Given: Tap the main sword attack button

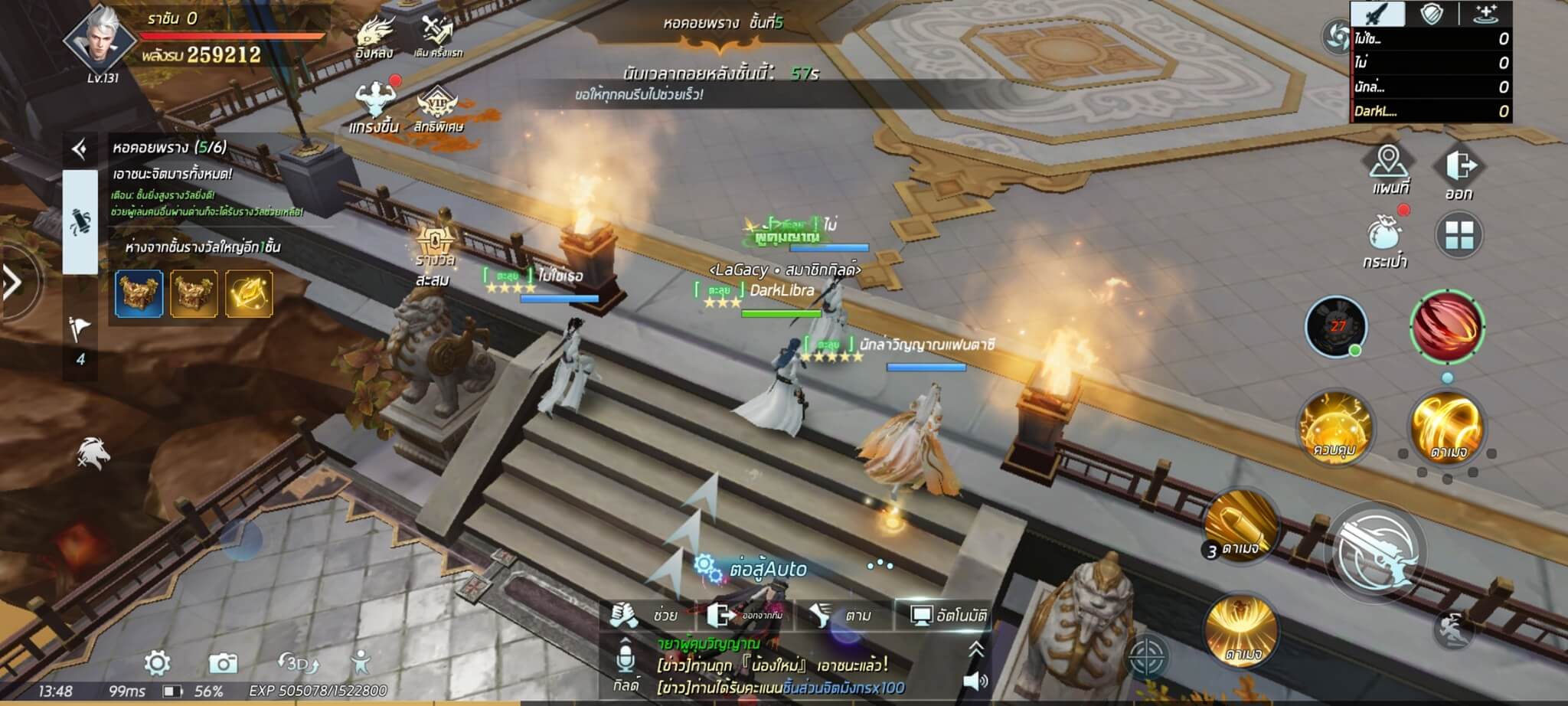Looking at the screenshot, I should point(1377,553).
